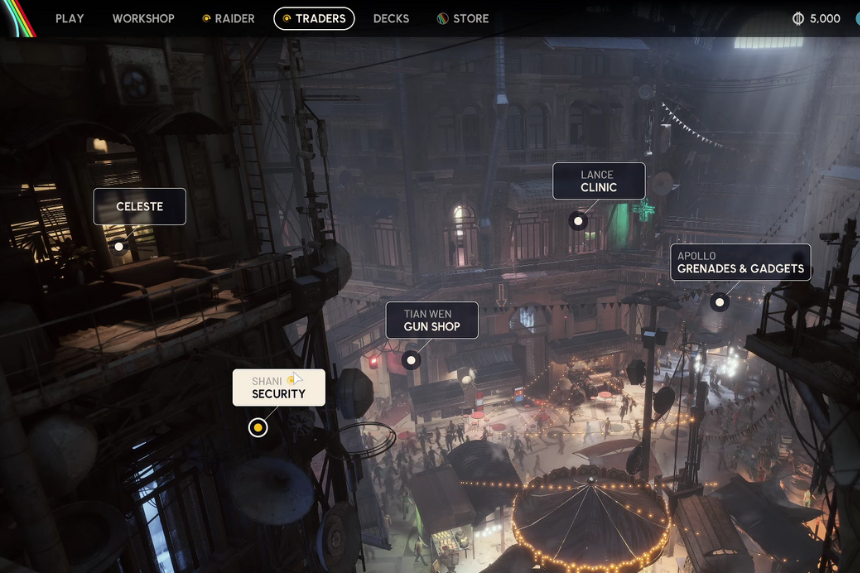The height and width of the screenshot is (573, 860).
Task: Select the Traders tab
Action: pos(314,19)
